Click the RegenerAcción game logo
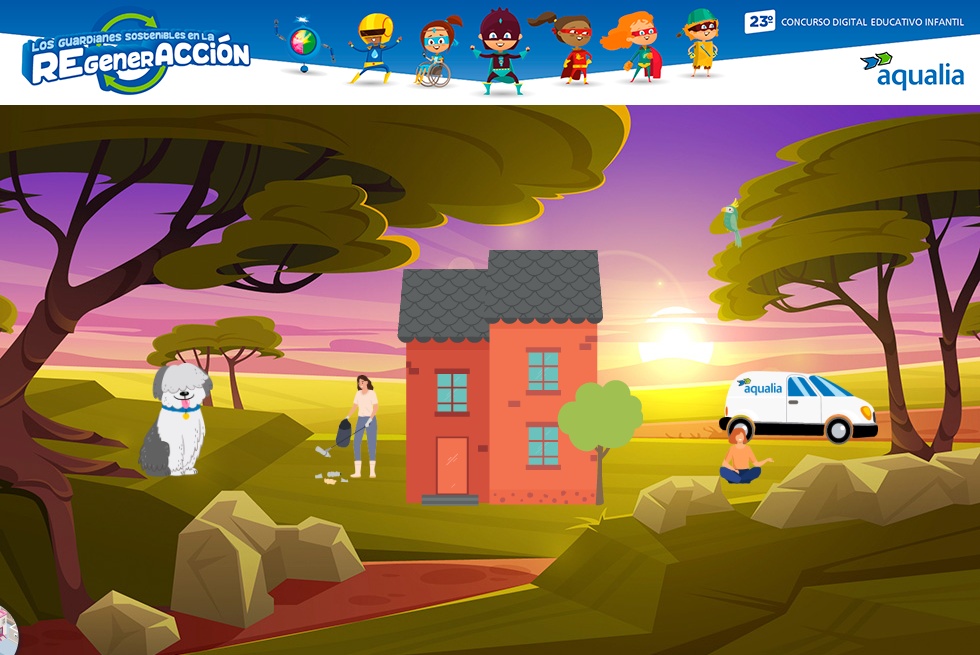 [x=135, y=55]
